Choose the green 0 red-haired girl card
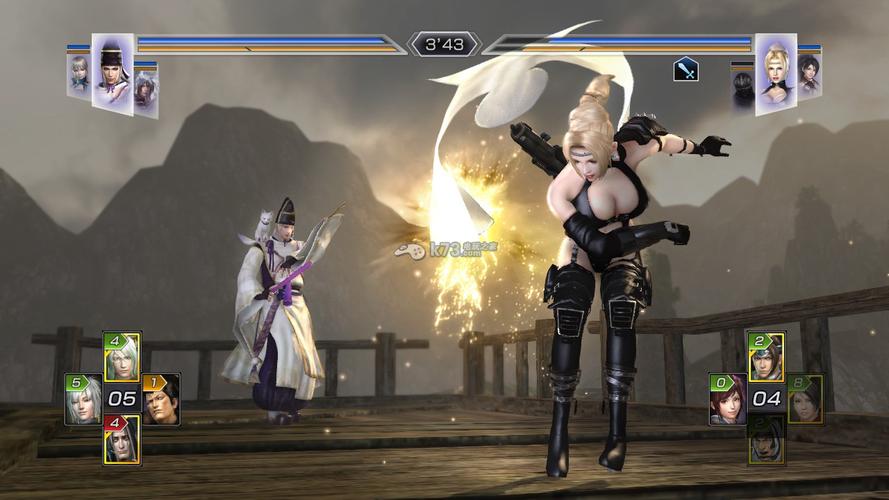This screenshot has width=889, height=500. coord(727,399)
